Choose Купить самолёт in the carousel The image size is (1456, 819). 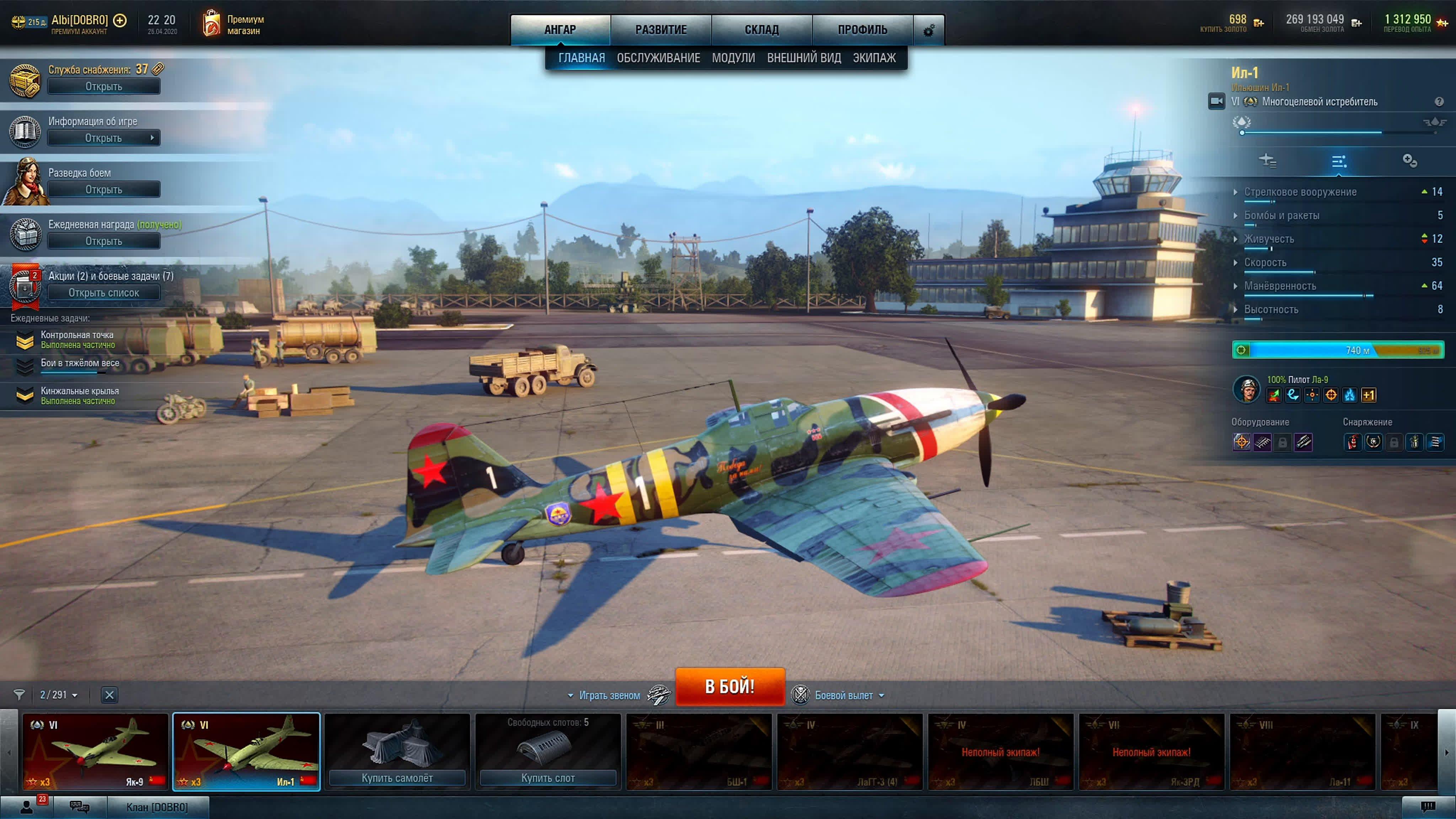(397, 778)
